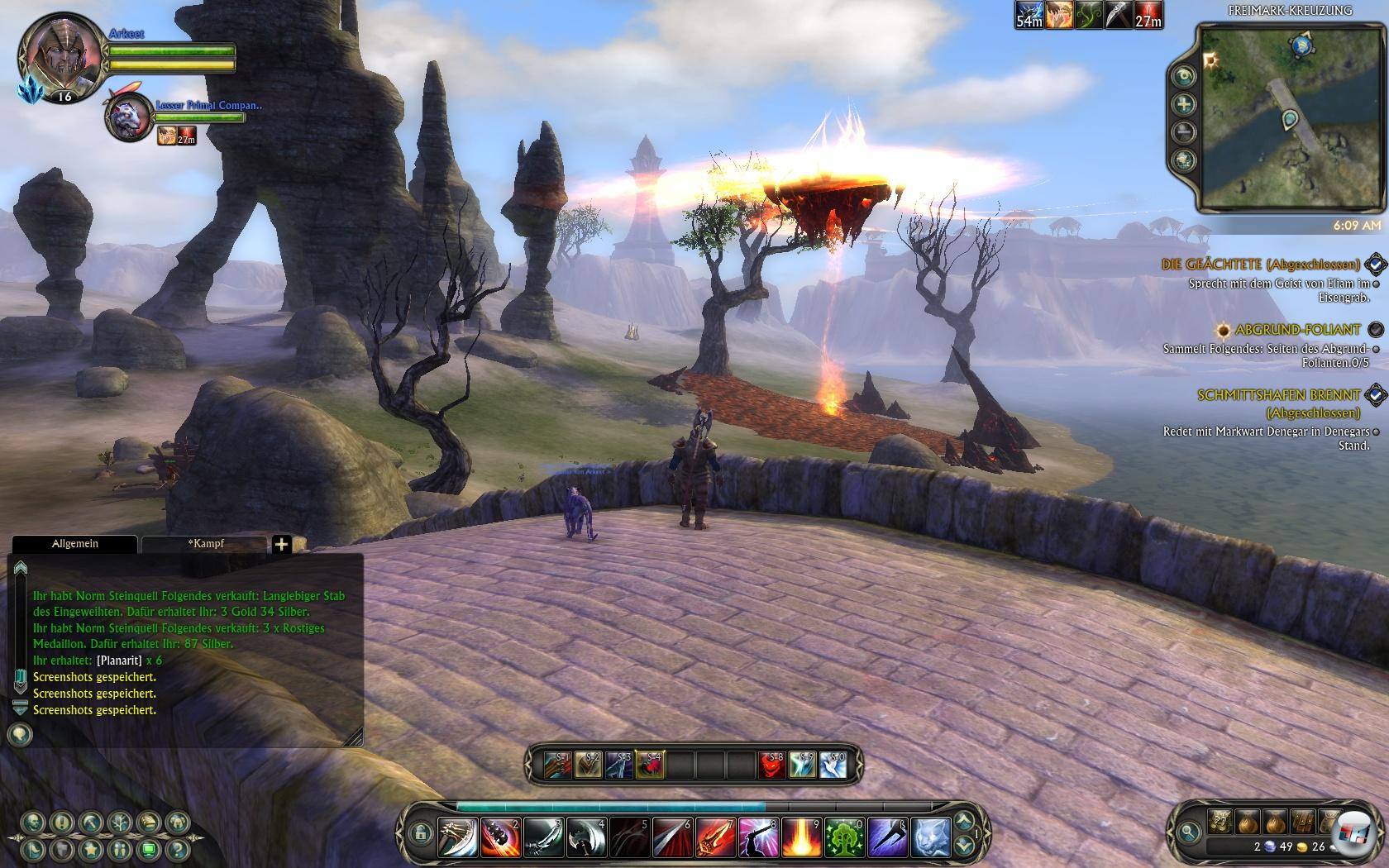Switch to the Allgemein chat tab
Viewport: 1389px width, 868px height.
pos(74,544)
